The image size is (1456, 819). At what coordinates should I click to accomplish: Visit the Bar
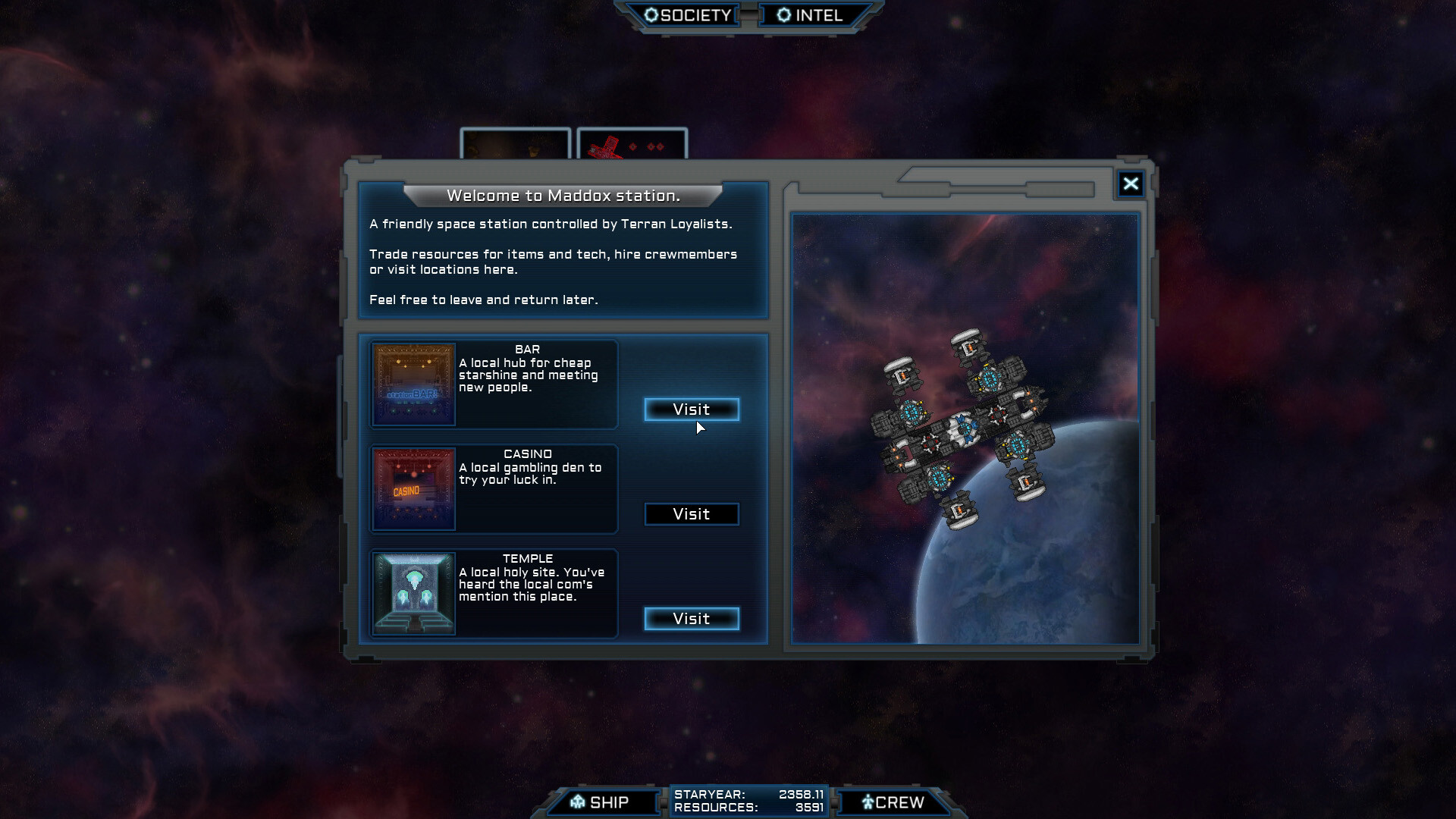click(691, 409)
